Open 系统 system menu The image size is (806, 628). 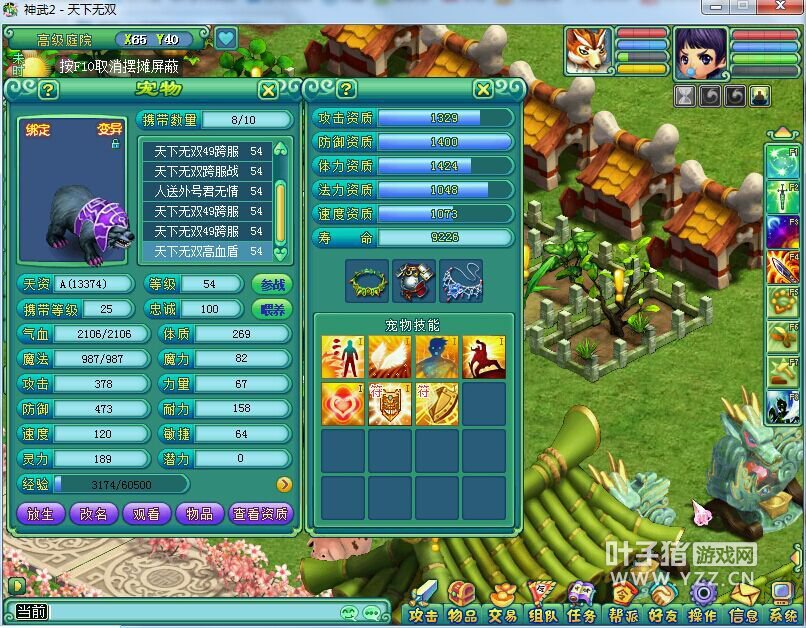785,615
